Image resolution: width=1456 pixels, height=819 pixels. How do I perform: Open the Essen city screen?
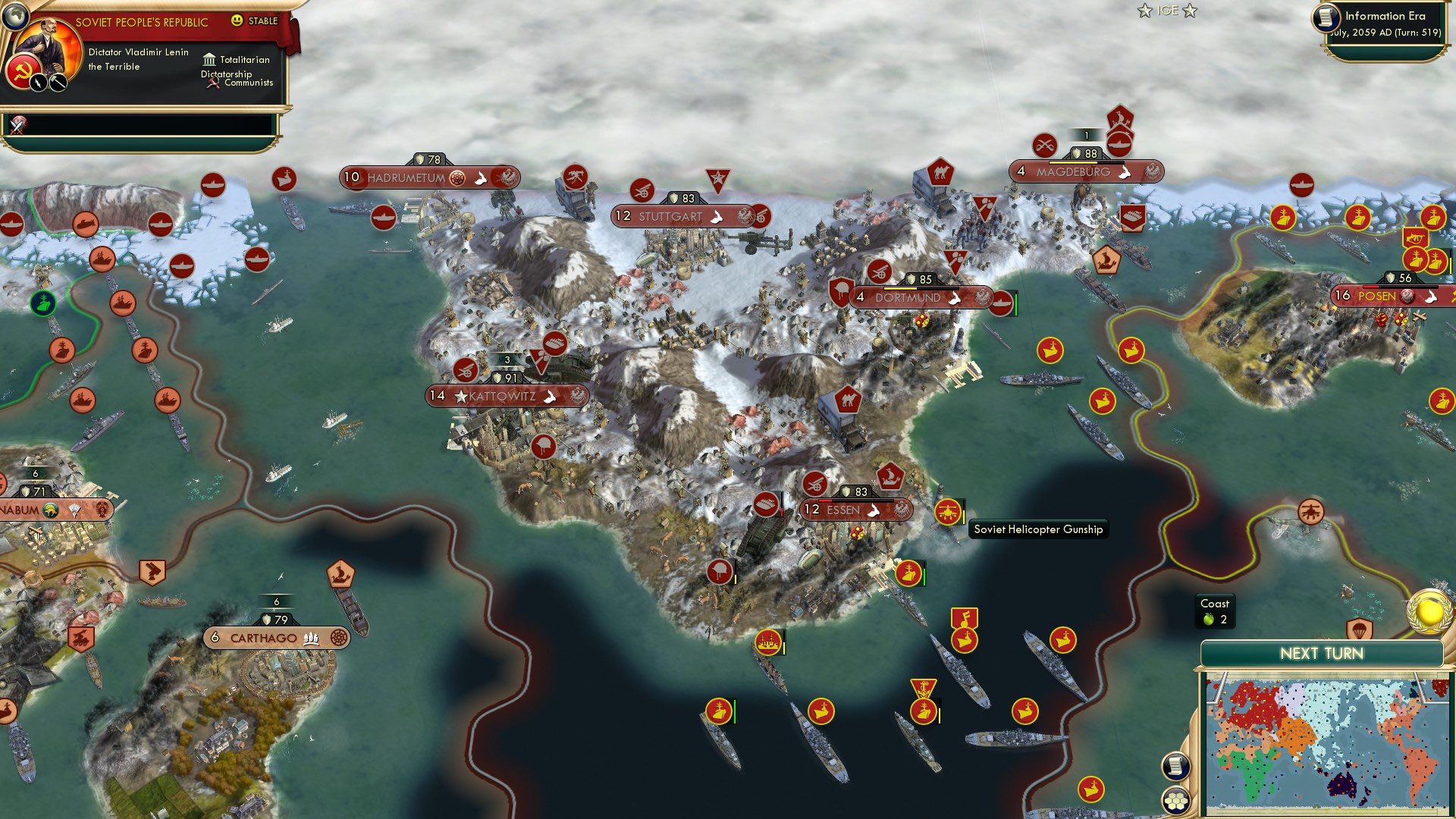(x=857, y=510)
